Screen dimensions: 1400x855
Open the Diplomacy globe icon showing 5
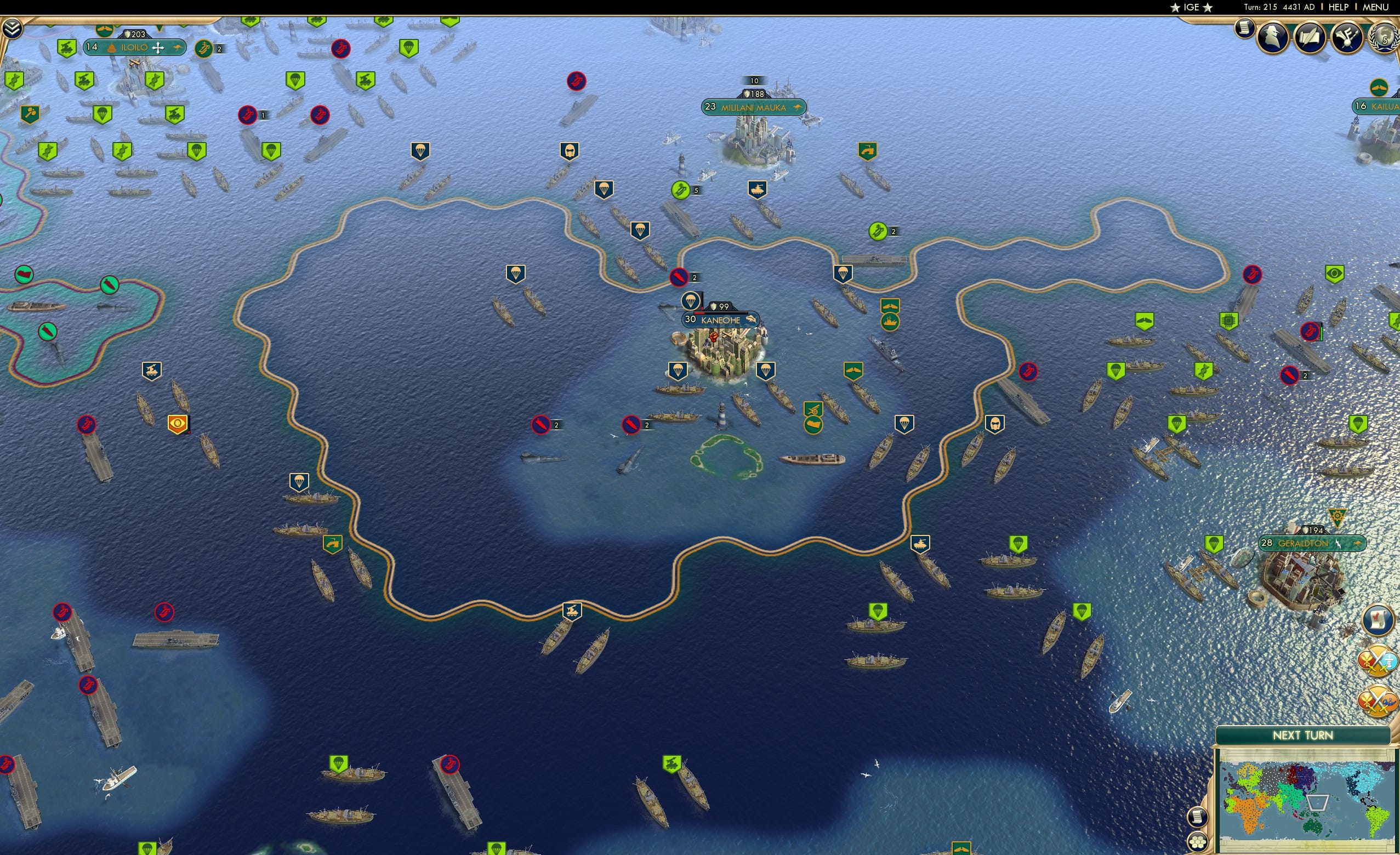click(1385, 40)
